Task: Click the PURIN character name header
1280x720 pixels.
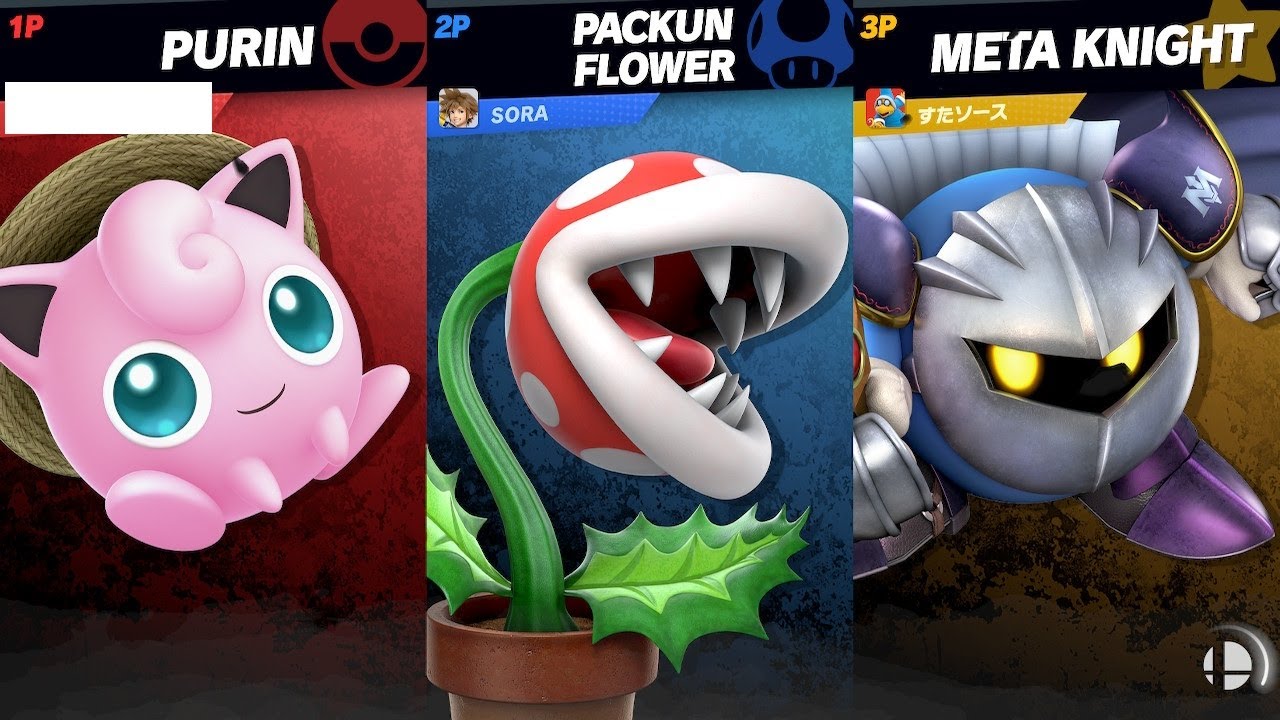Action: (x=237, y=46)
